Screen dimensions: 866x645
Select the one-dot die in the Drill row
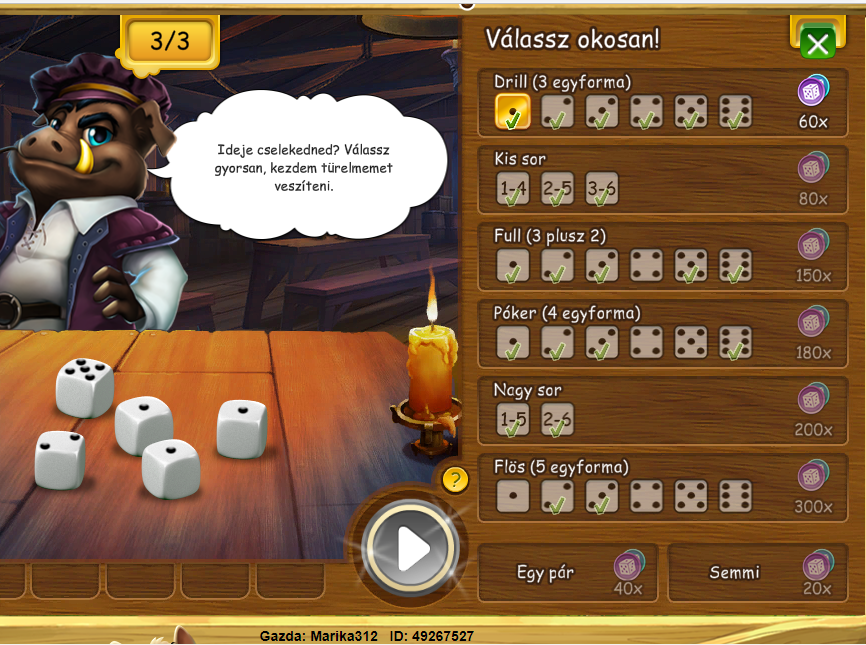point(513,112)
